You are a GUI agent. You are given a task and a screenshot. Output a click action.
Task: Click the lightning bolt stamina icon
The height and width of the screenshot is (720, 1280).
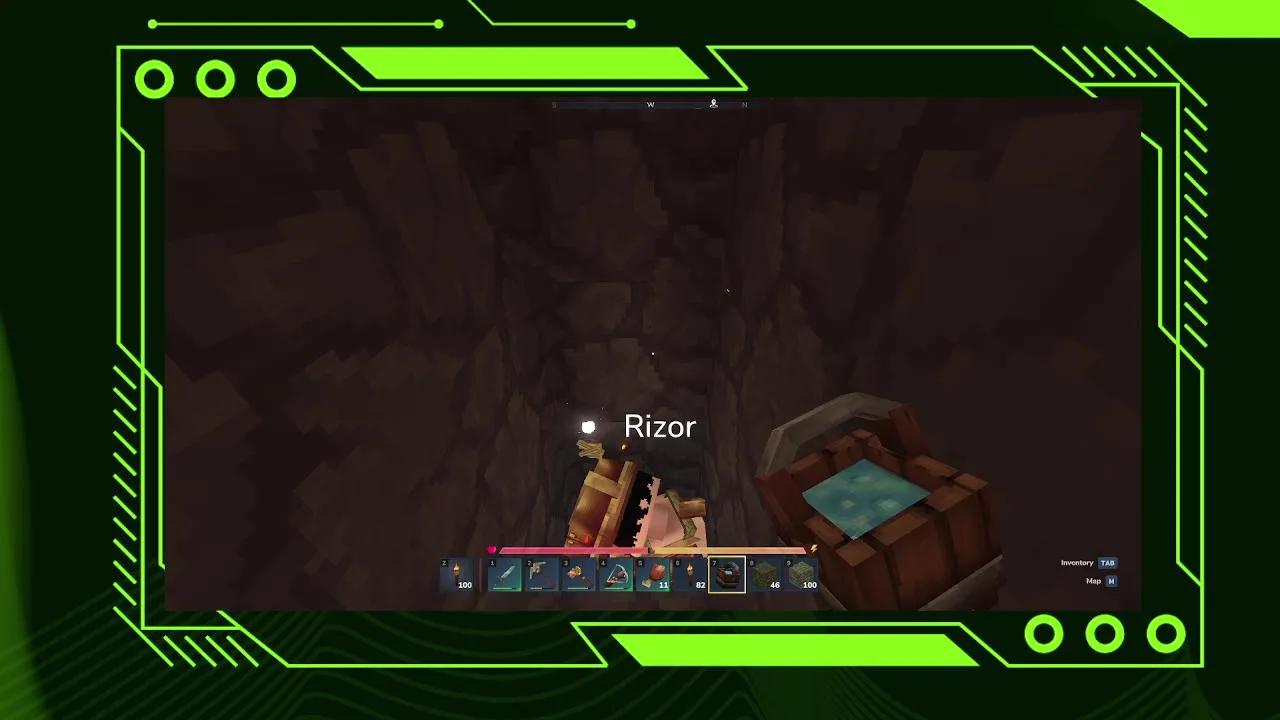click(x=814, y=547)
